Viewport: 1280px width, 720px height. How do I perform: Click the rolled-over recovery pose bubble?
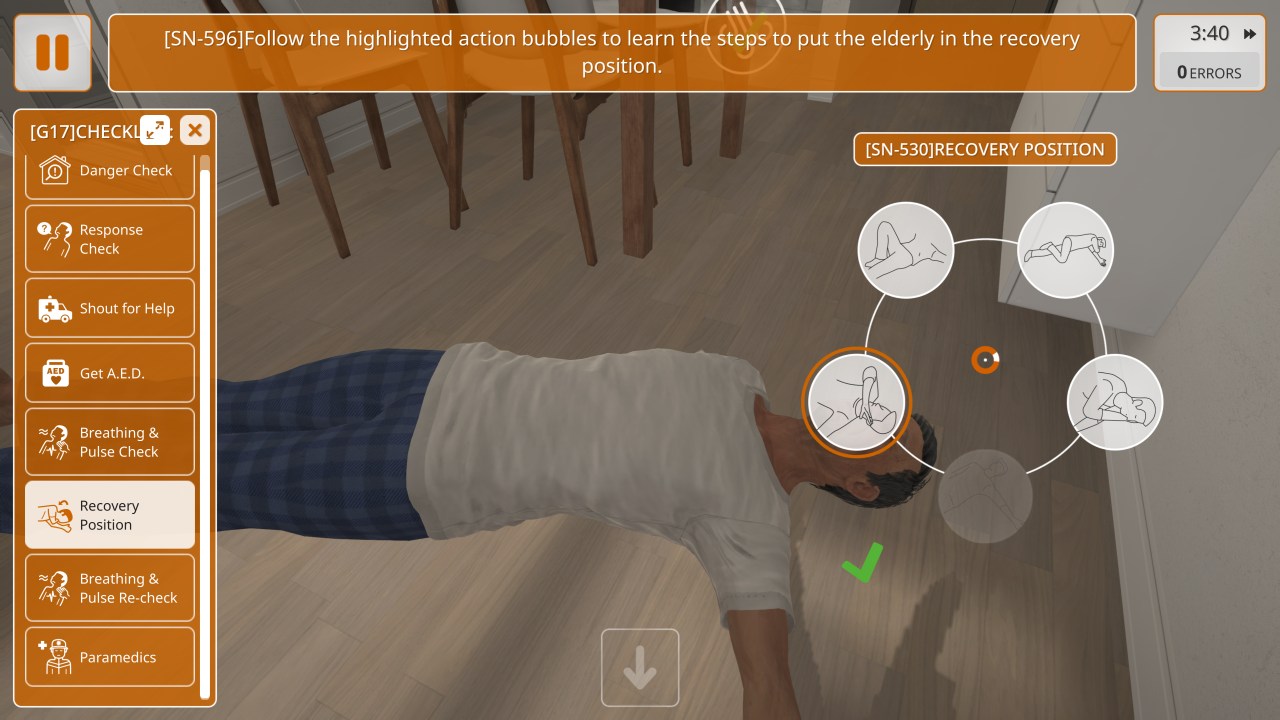(1115, 402)
